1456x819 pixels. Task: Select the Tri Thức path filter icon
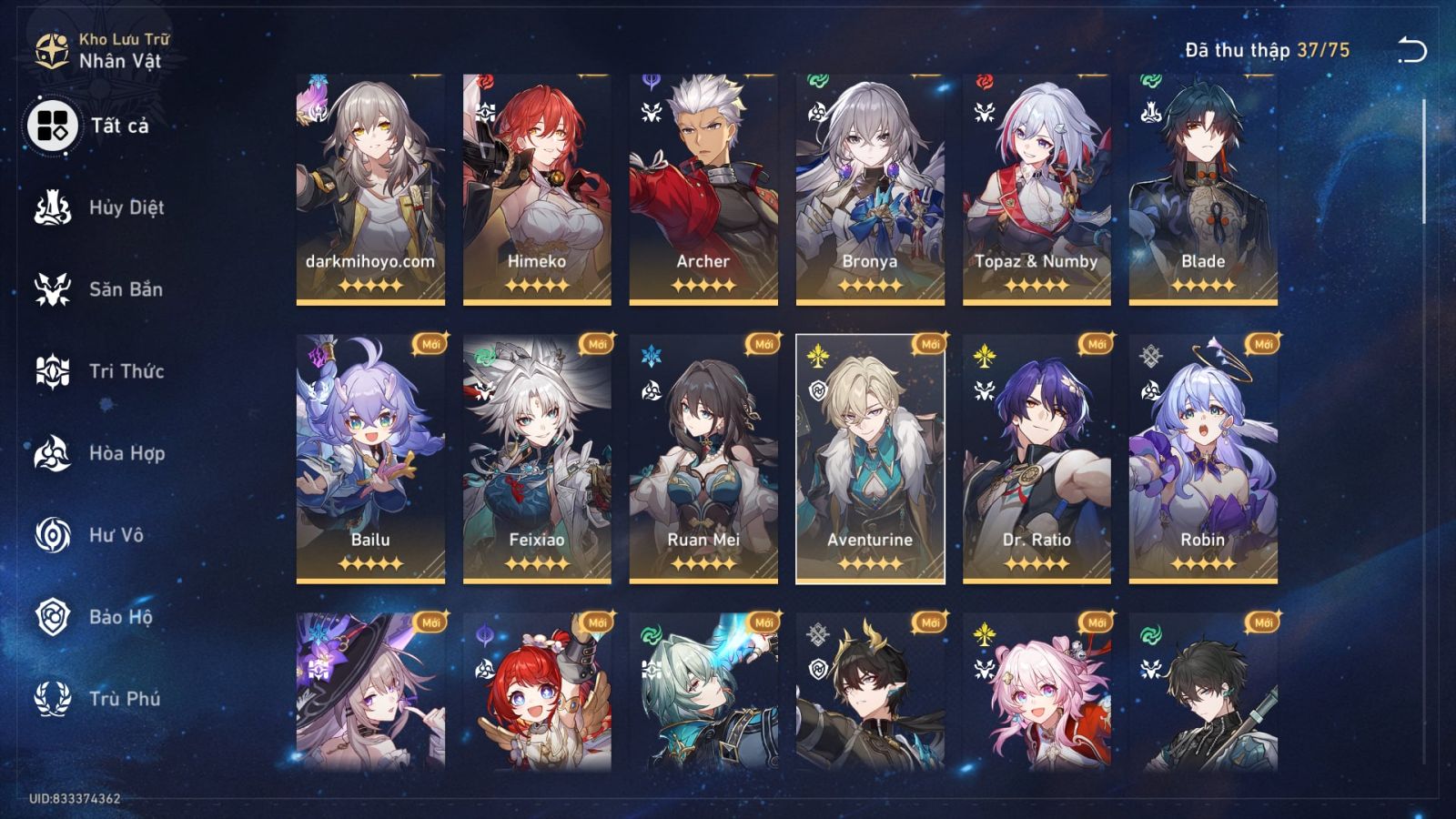(53, 371)
